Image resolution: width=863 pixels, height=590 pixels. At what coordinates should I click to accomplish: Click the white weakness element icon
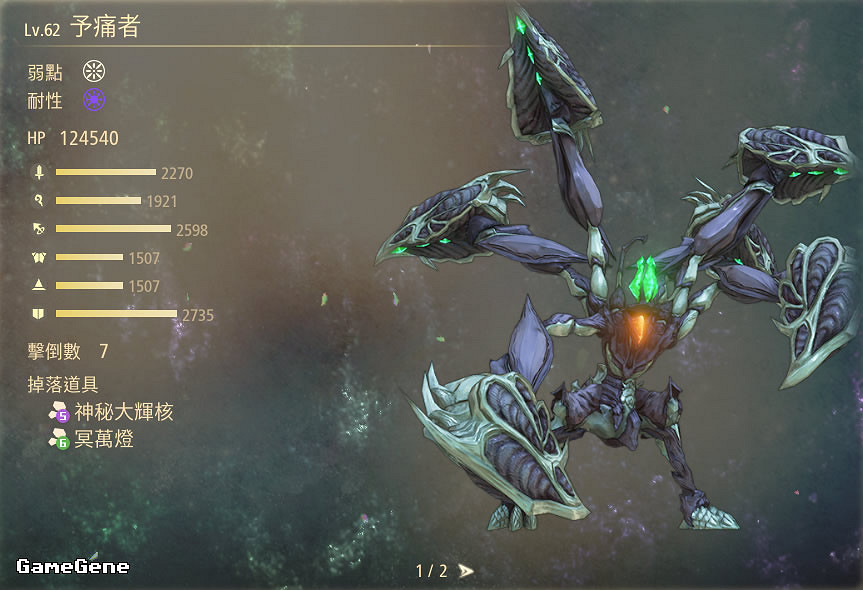tap(94, 71)
